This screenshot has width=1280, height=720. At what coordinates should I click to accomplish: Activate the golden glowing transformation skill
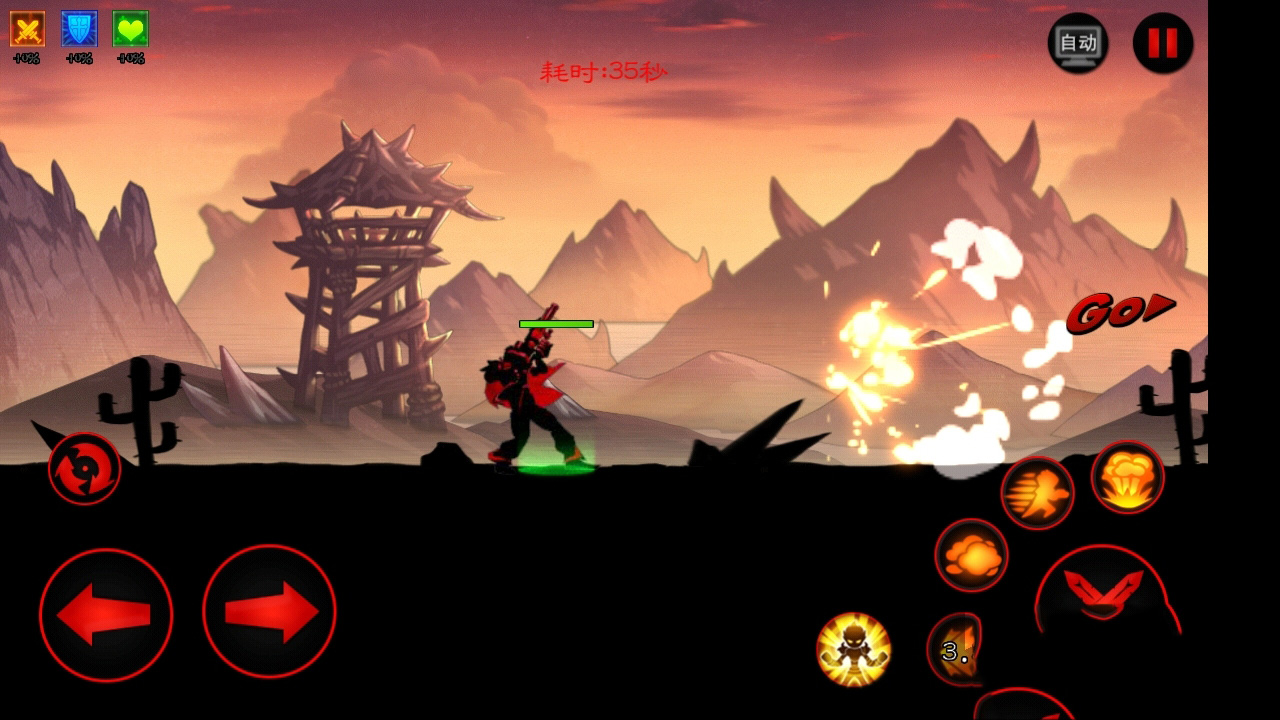(x=853, y=649)
